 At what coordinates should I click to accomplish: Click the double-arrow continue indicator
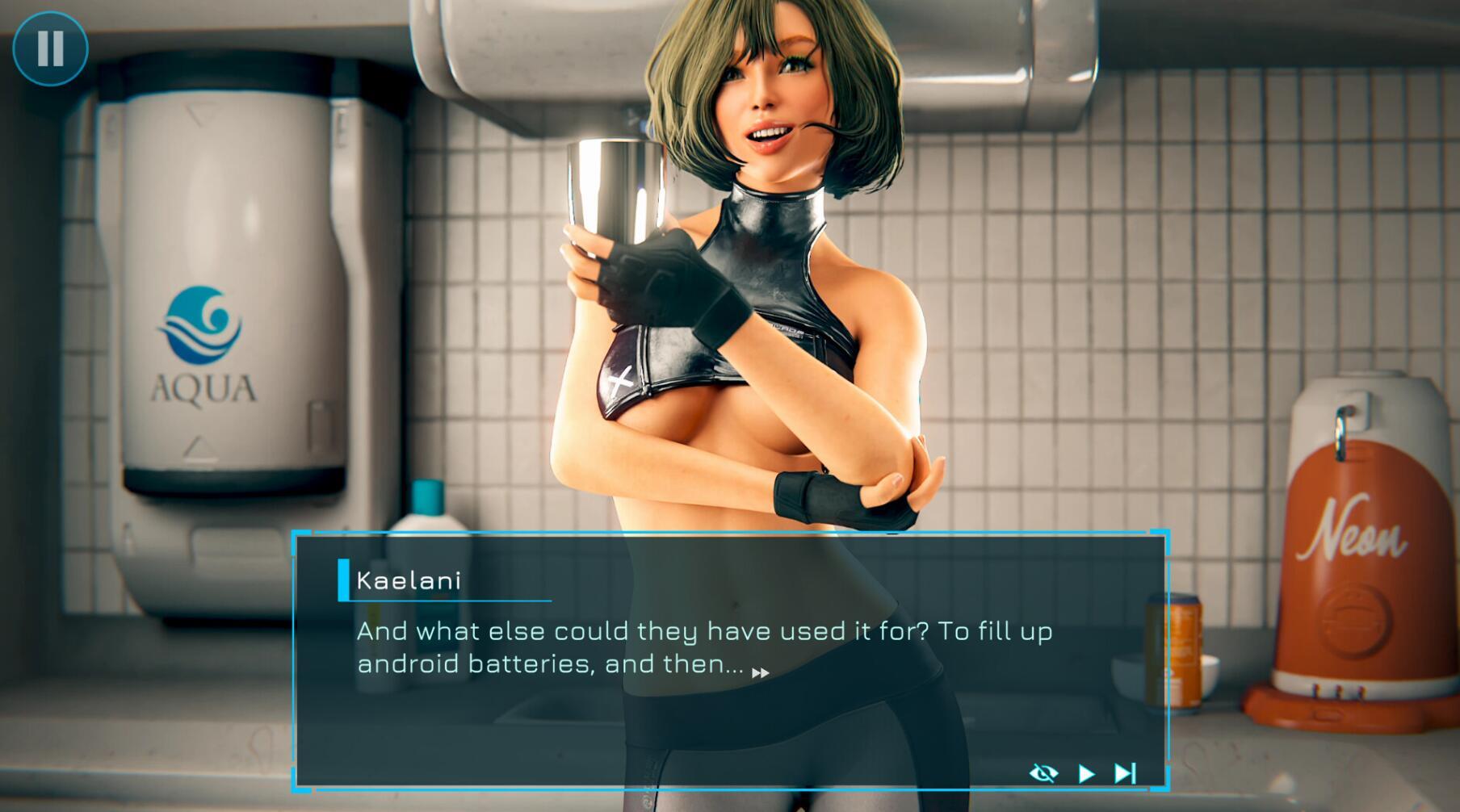click(760, 671)
